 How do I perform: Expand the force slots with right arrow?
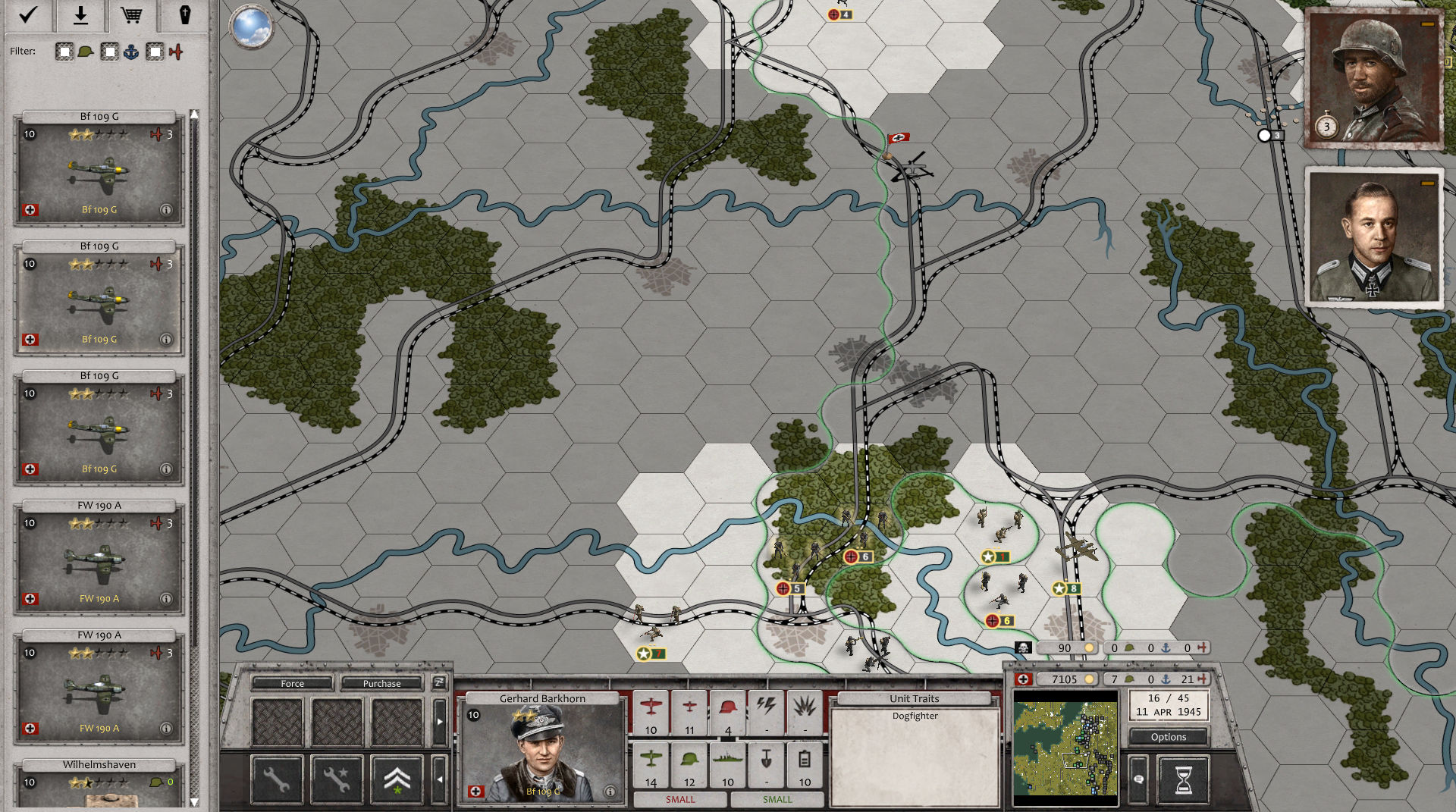439,721
